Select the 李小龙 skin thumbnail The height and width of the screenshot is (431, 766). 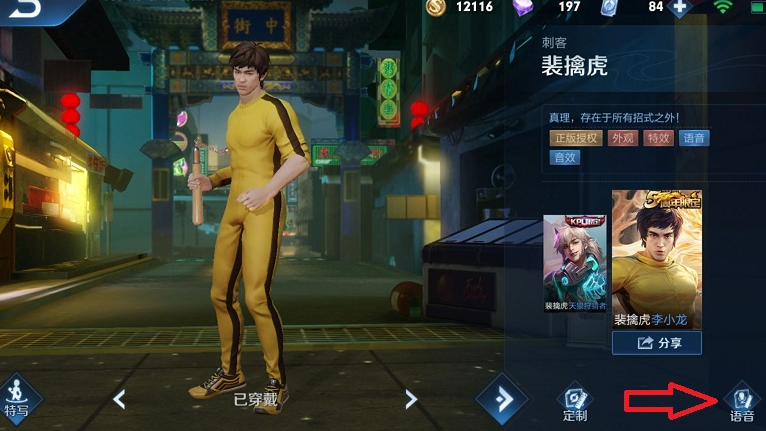pyautogui.click(x=657, y=259)
